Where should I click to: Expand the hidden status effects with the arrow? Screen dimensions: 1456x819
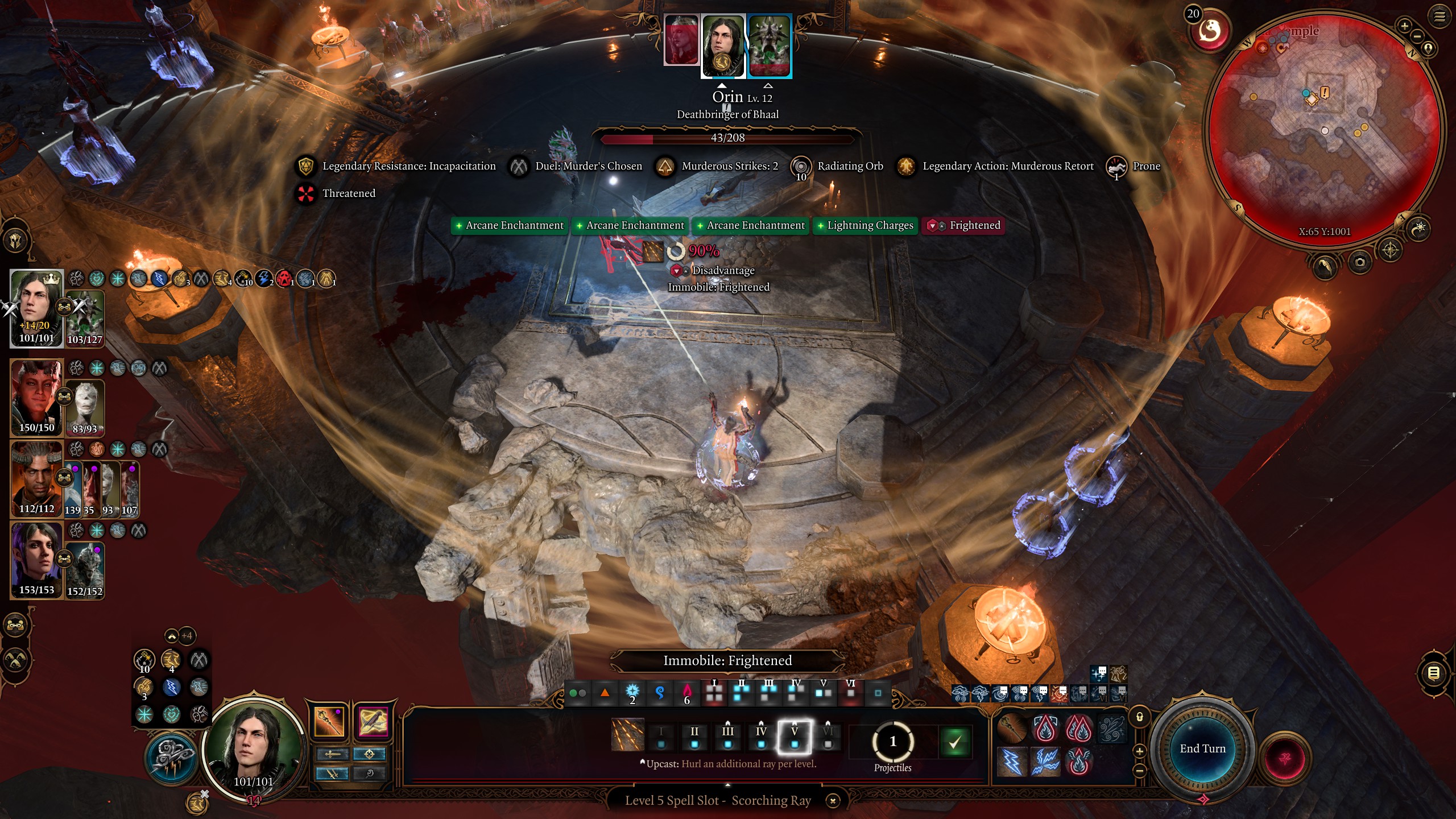pos(172,636)
